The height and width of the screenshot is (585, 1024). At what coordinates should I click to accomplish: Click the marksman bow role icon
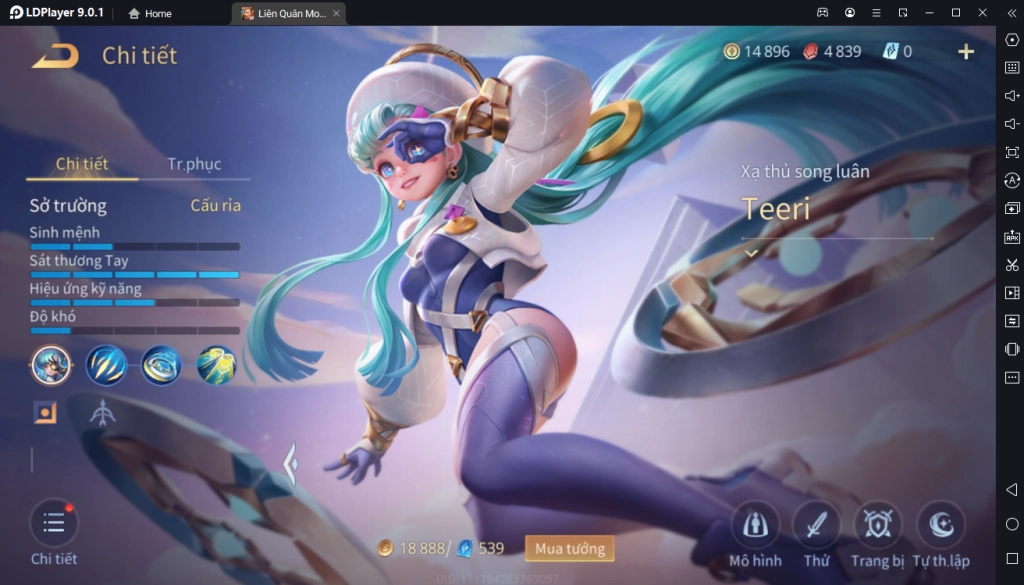pyautogui.click(x=102, y=412)
